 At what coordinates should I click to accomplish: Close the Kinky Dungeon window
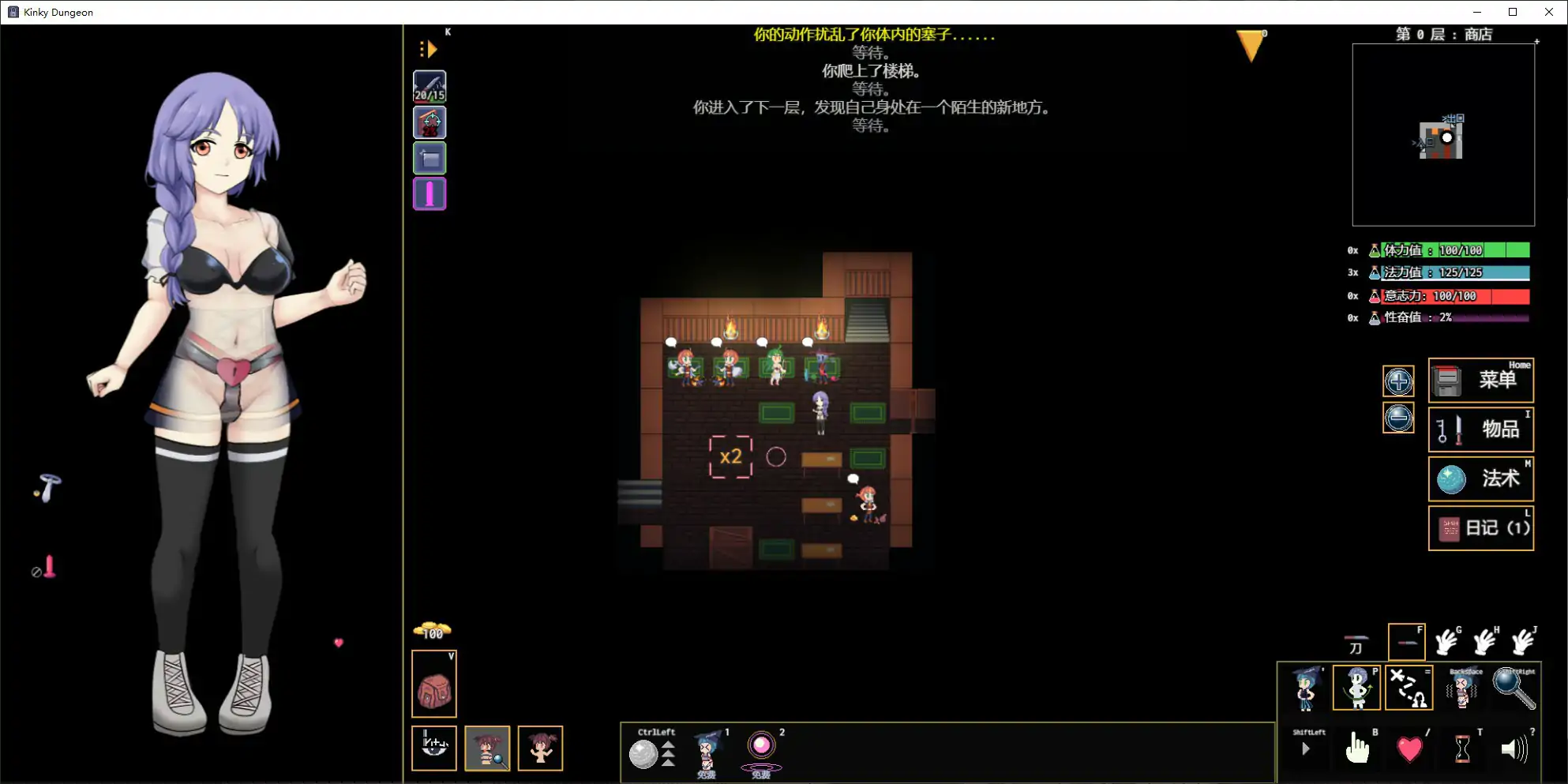coord(1548,12)
